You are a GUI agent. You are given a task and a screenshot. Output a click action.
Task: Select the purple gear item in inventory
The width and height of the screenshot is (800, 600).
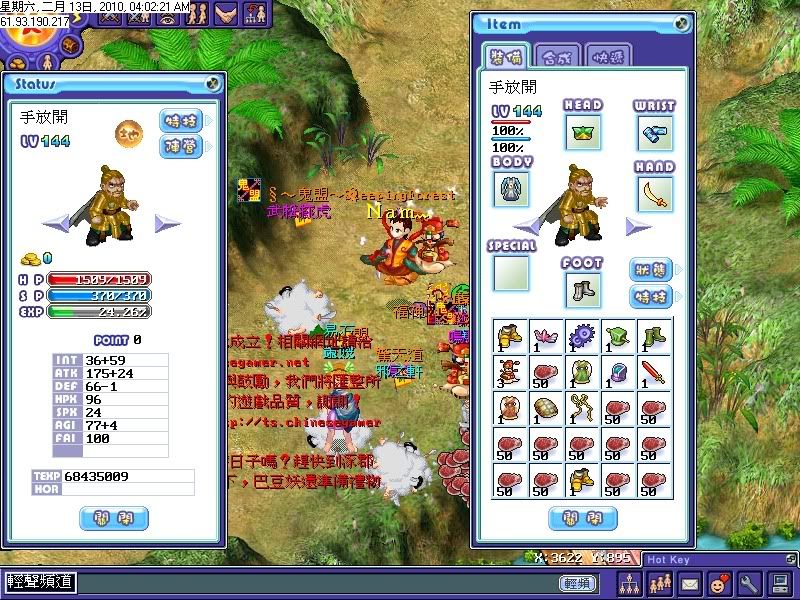point(582,336)
